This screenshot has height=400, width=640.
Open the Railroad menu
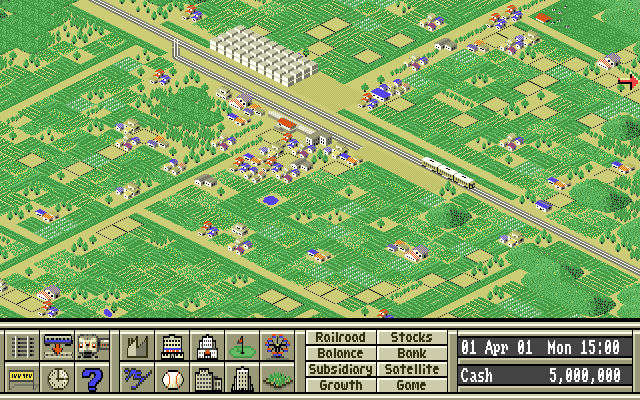(x=340, y=338)
